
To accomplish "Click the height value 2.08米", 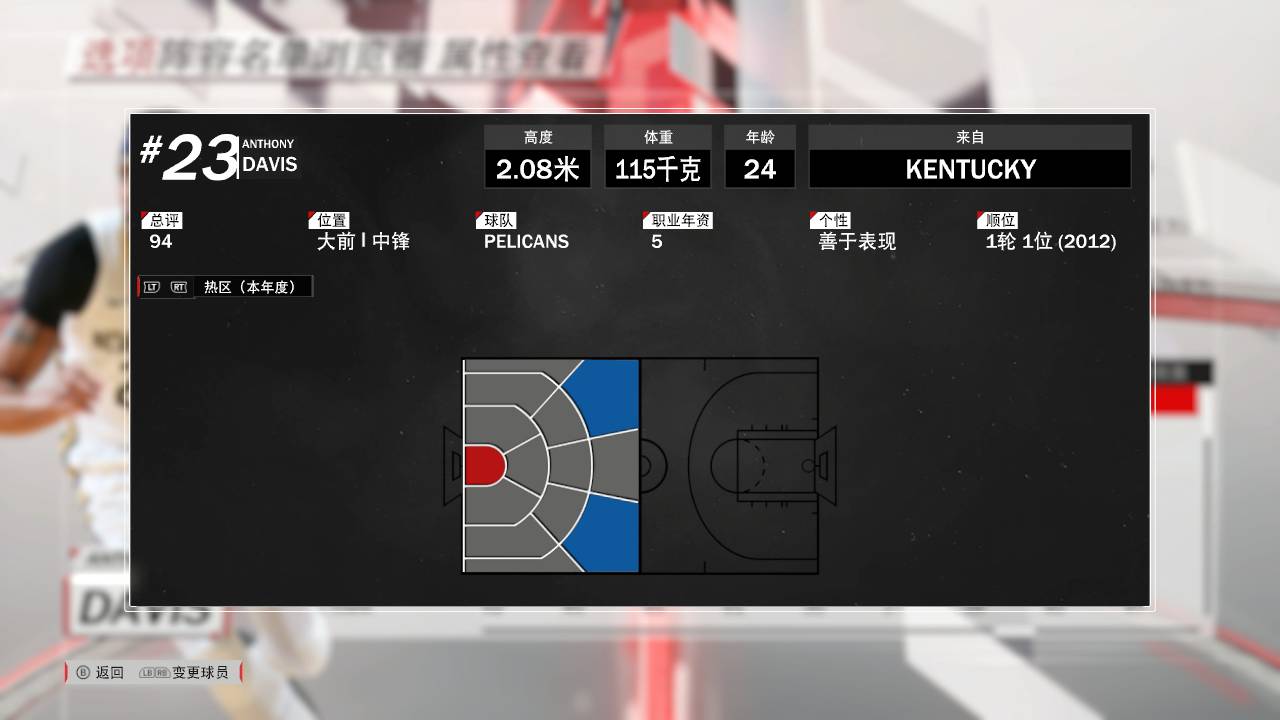I will [537, 168].
